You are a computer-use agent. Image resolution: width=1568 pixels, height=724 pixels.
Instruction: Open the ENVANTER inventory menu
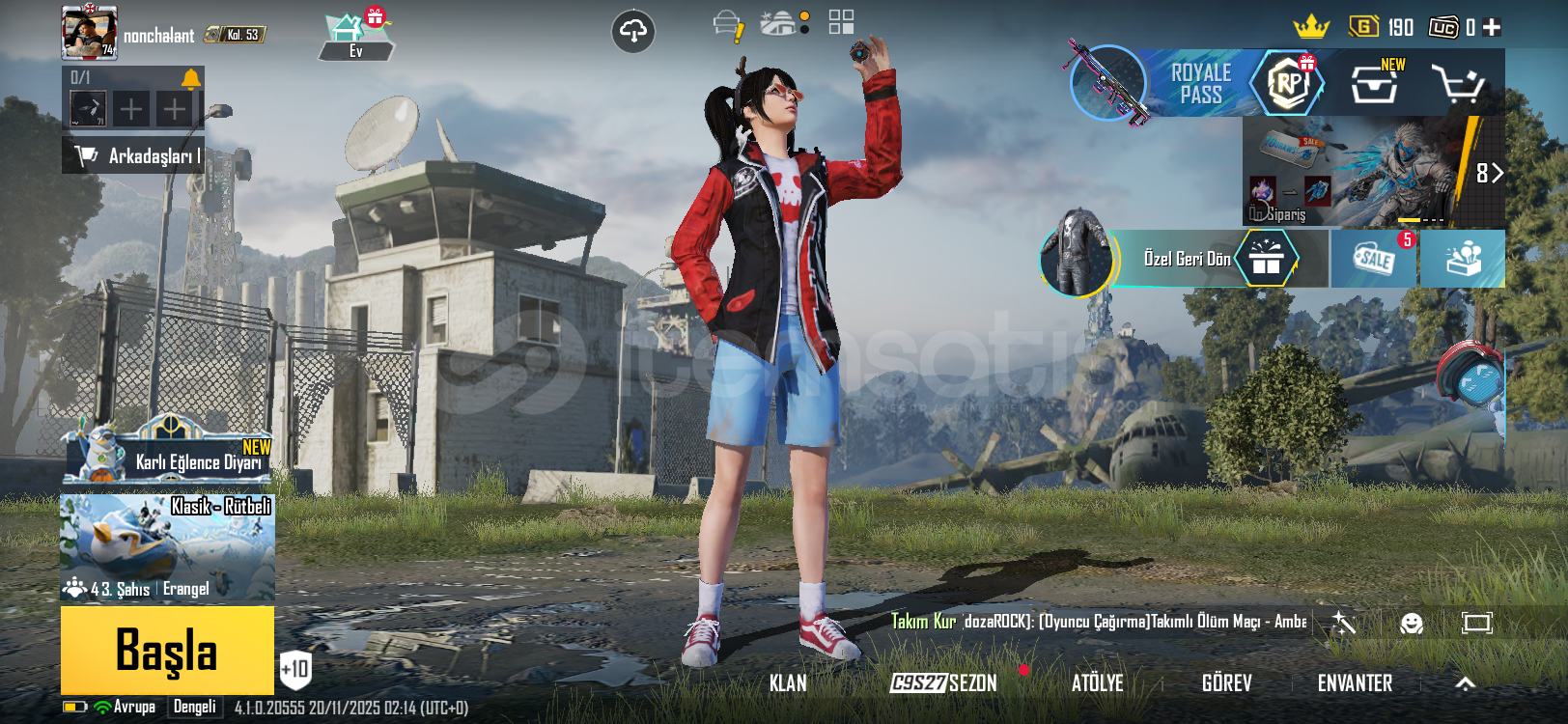point(1355,683)
